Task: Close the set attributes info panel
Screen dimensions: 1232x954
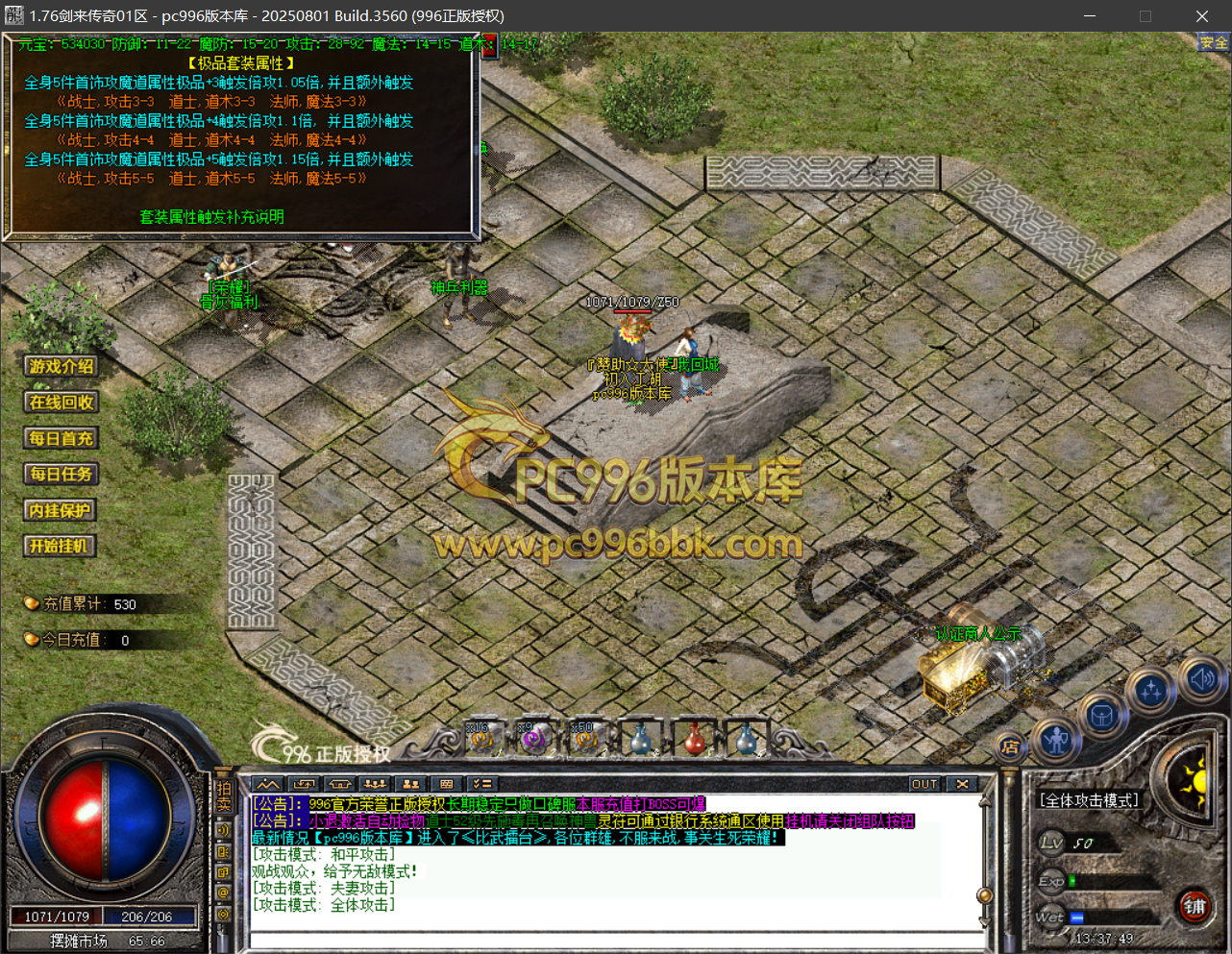Action: [489, 44]
